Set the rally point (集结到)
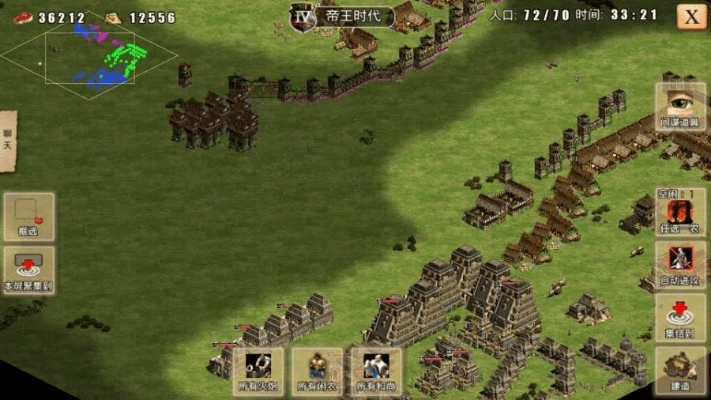Viewport: 711px width, 400px height. coord(680,318)
